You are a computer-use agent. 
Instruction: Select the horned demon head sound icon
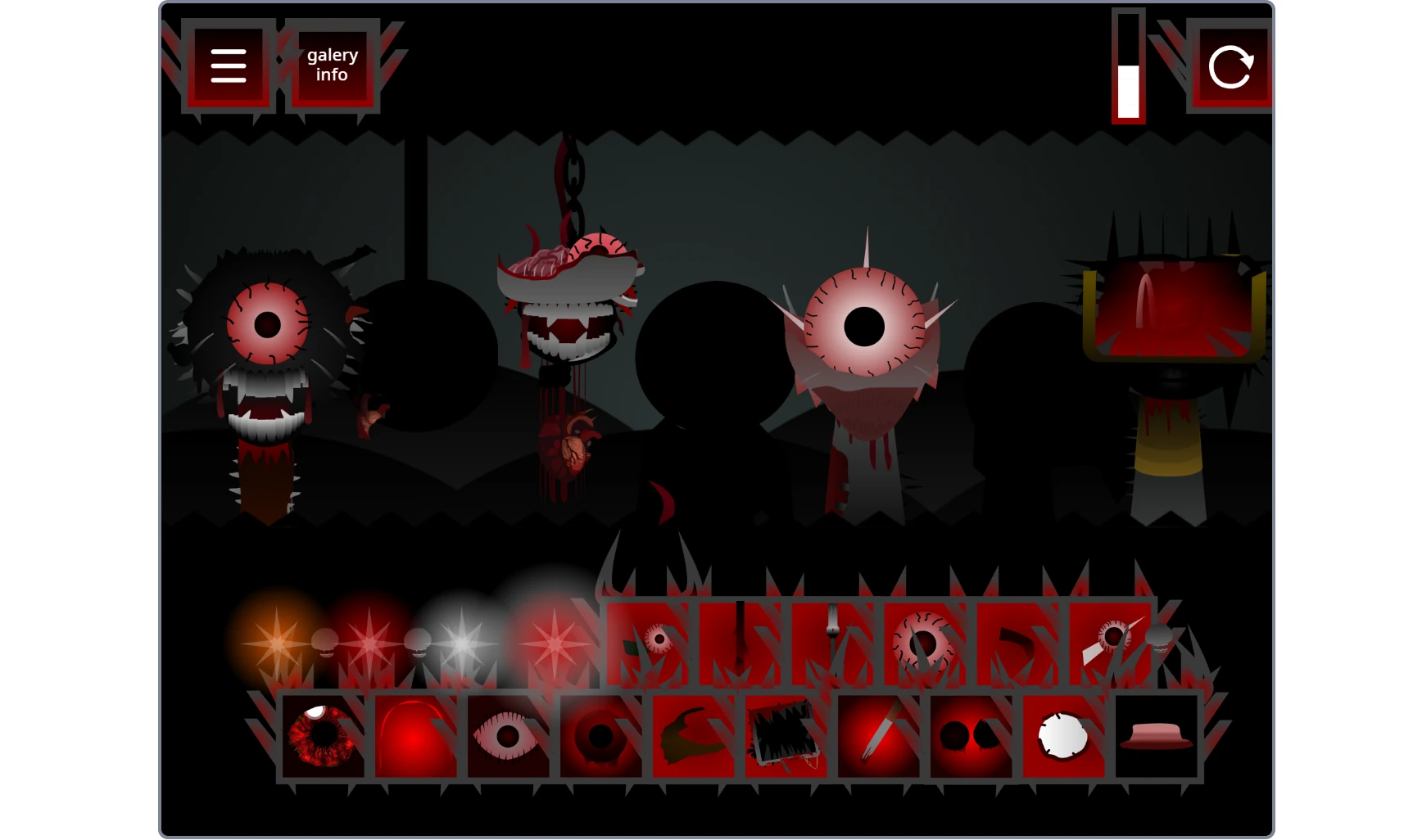tap(692, 737)
